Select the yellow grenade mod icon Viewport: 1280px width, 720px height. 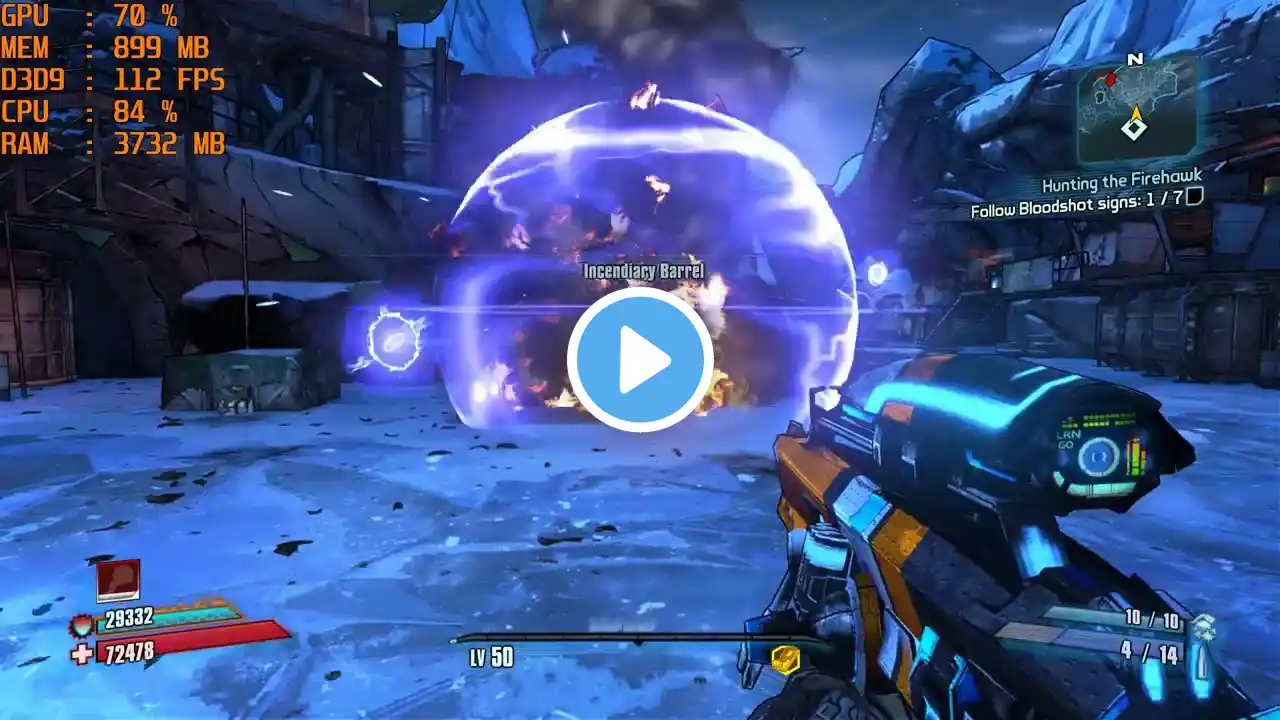click(x=787, y=657)
